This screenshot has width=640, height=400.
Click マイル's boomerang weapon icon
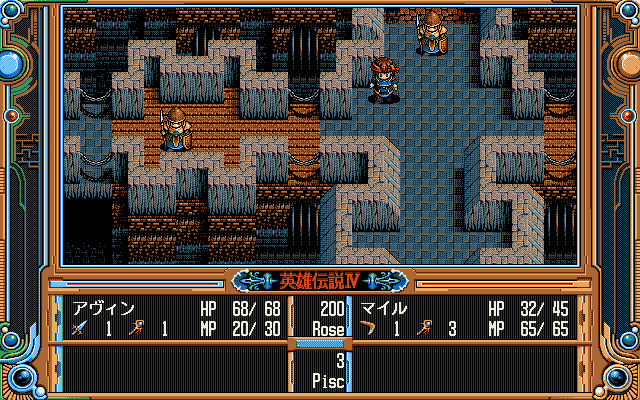pos(371,327)
